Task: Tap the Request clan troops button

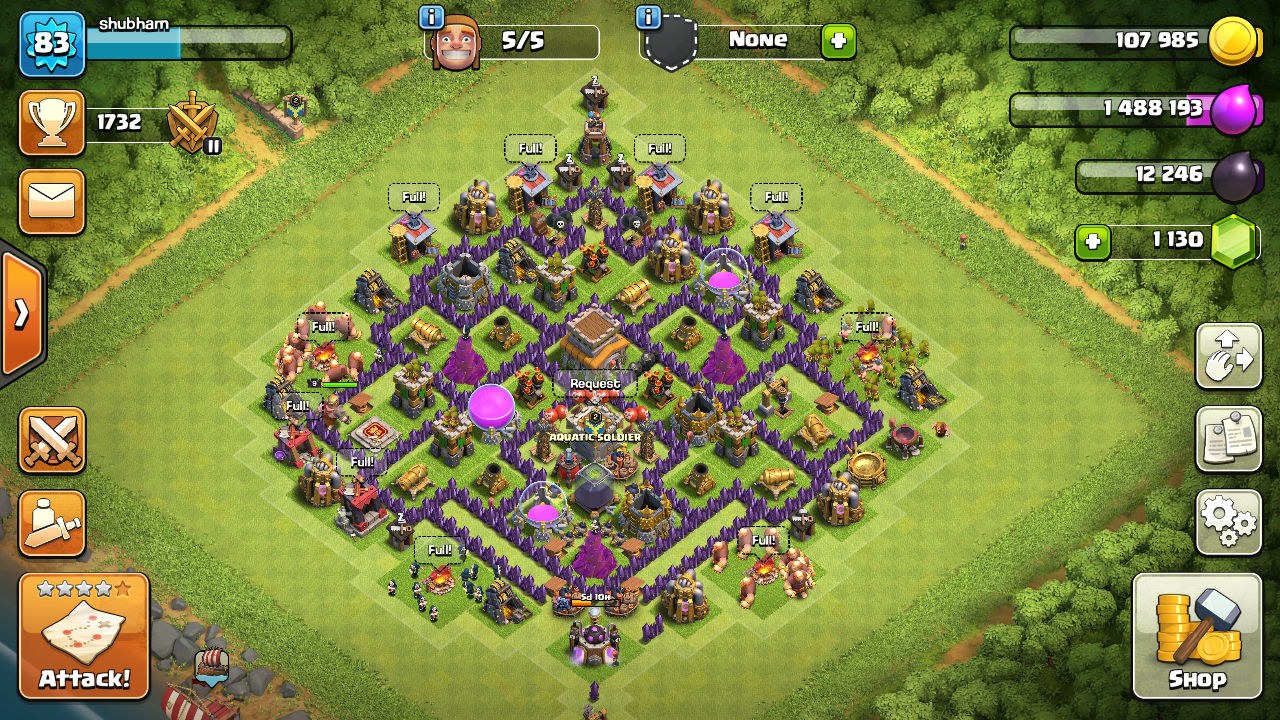Action: coord(595,383)
